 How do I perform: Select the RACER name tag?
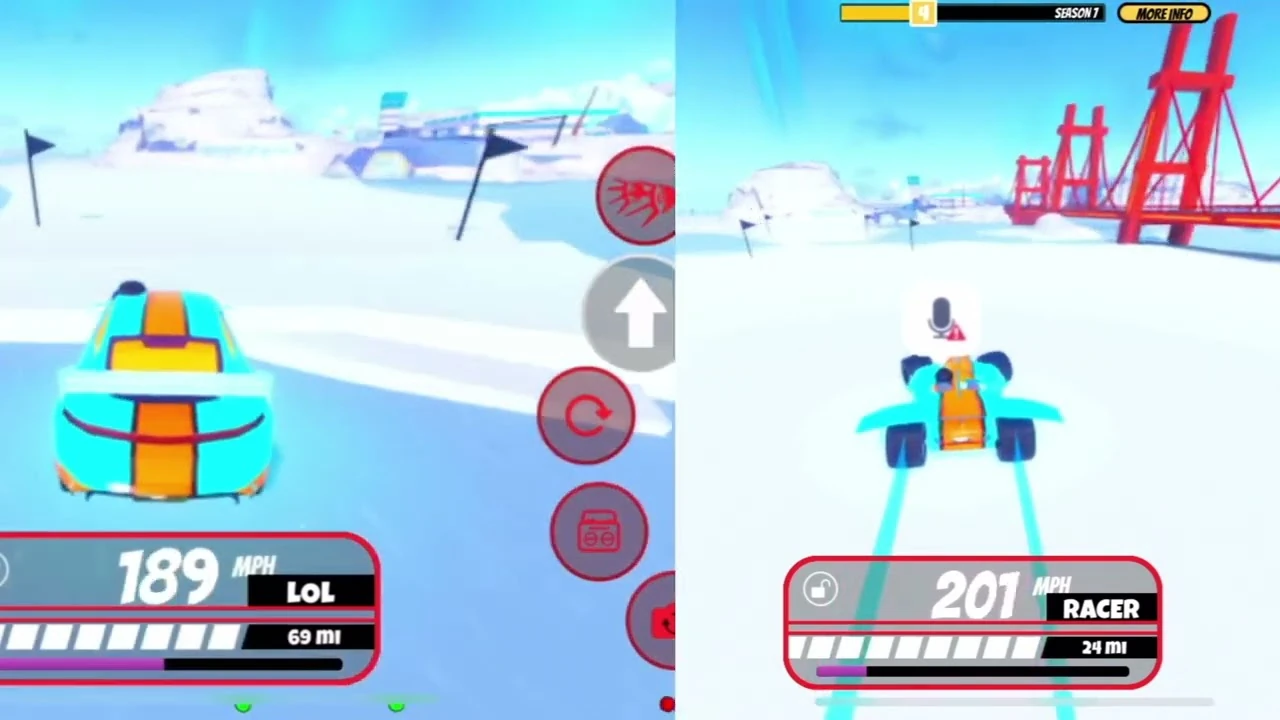tap(1101, 610)
